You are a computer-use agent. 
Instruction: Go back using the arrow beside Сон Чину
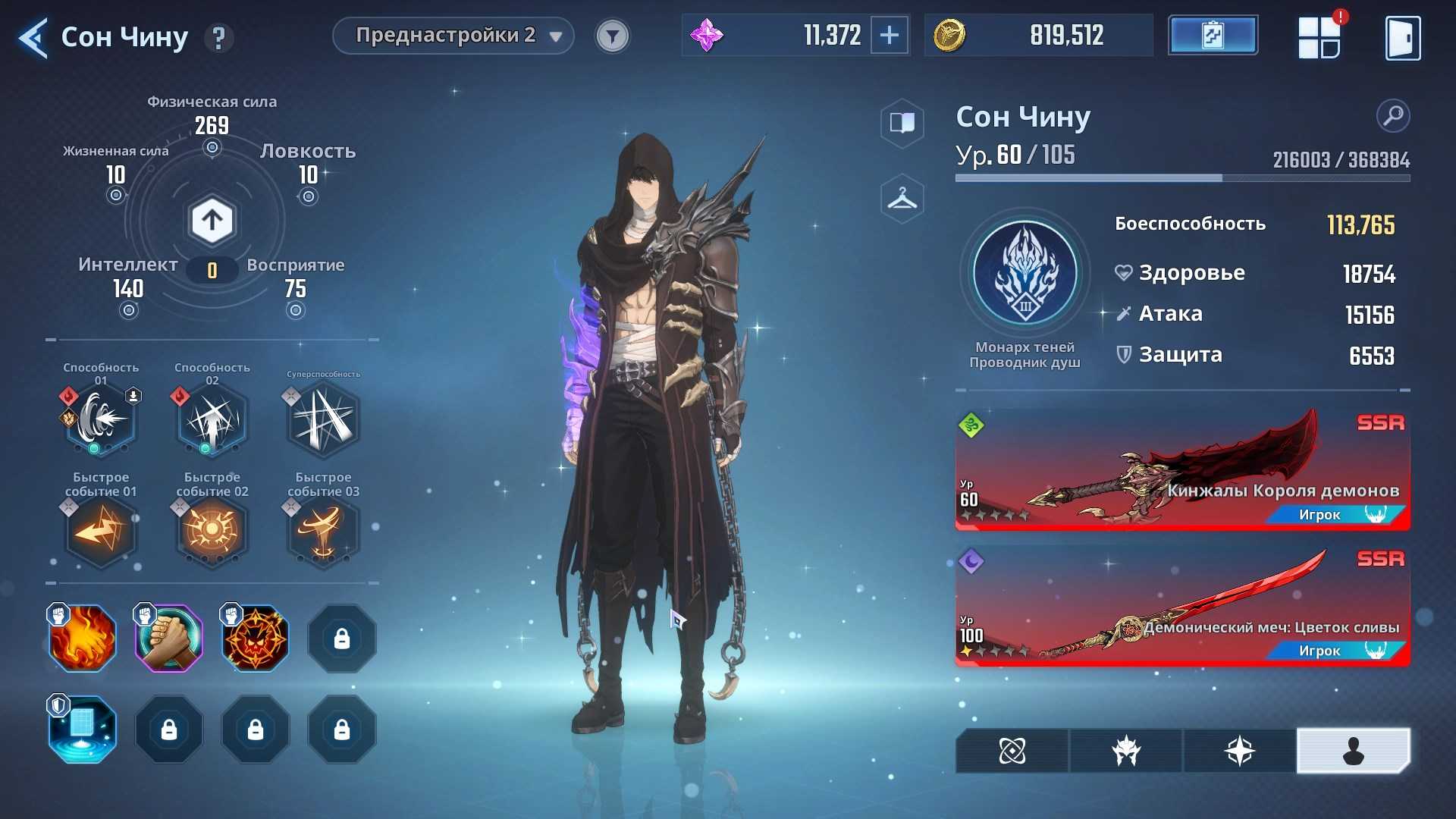pos(33,38)
